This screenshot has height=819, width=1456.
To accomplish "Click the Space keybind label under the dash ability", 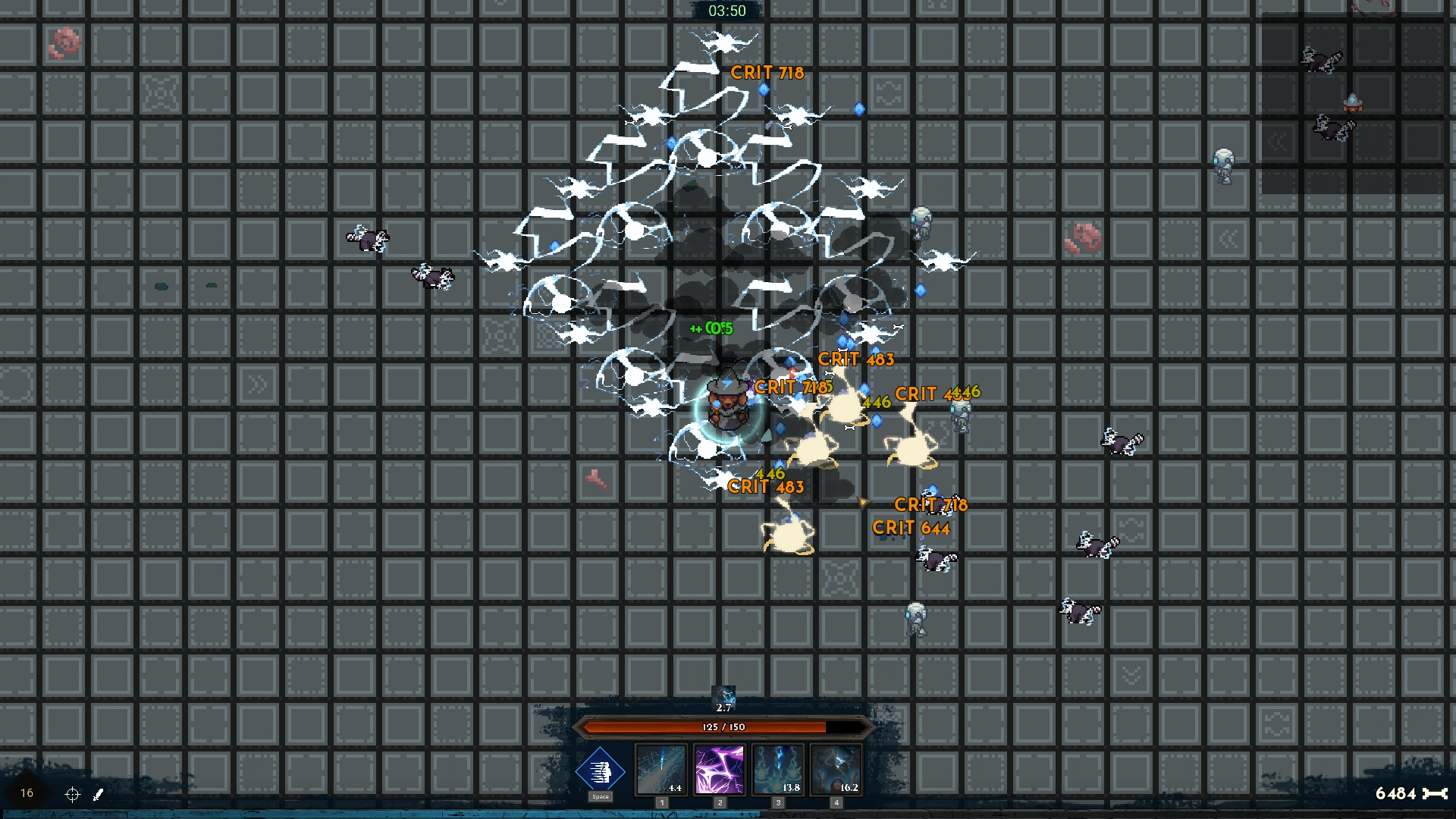I will [x=601, y=797].
